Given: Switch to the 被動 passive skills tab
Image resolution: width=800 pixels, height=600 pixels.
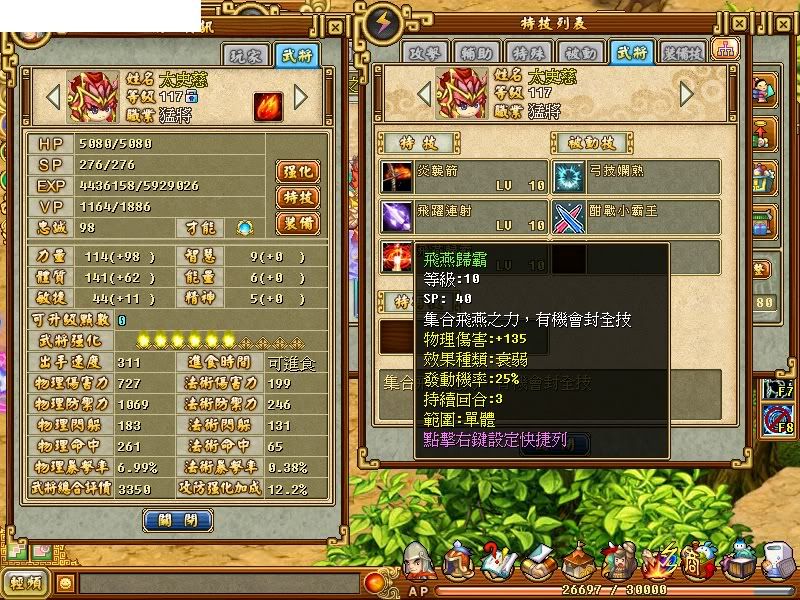Looking at the screenshot, I should pos(581,52).
